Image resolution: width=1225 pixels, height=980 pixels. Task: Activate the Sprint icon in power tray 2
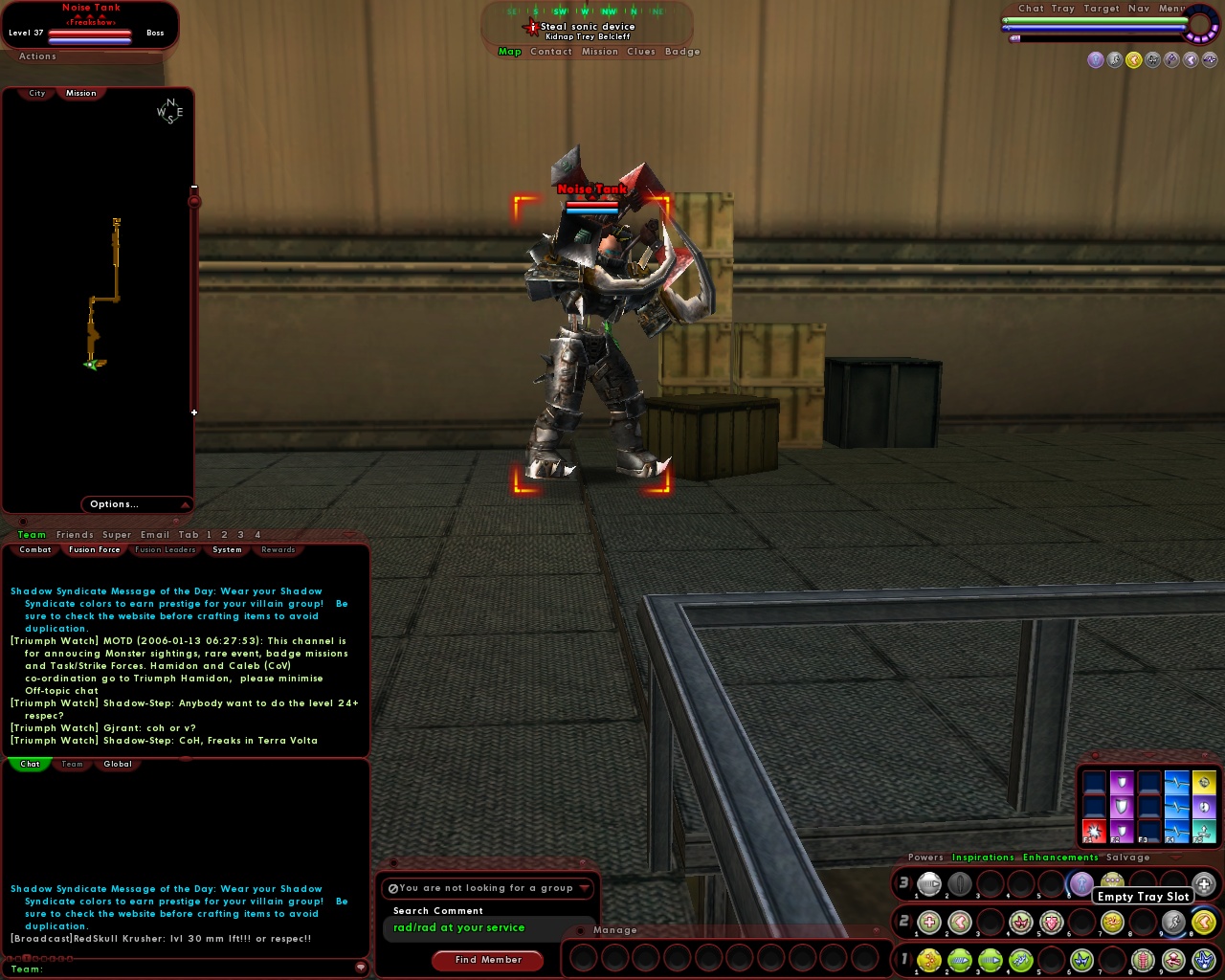point(1173,922)
